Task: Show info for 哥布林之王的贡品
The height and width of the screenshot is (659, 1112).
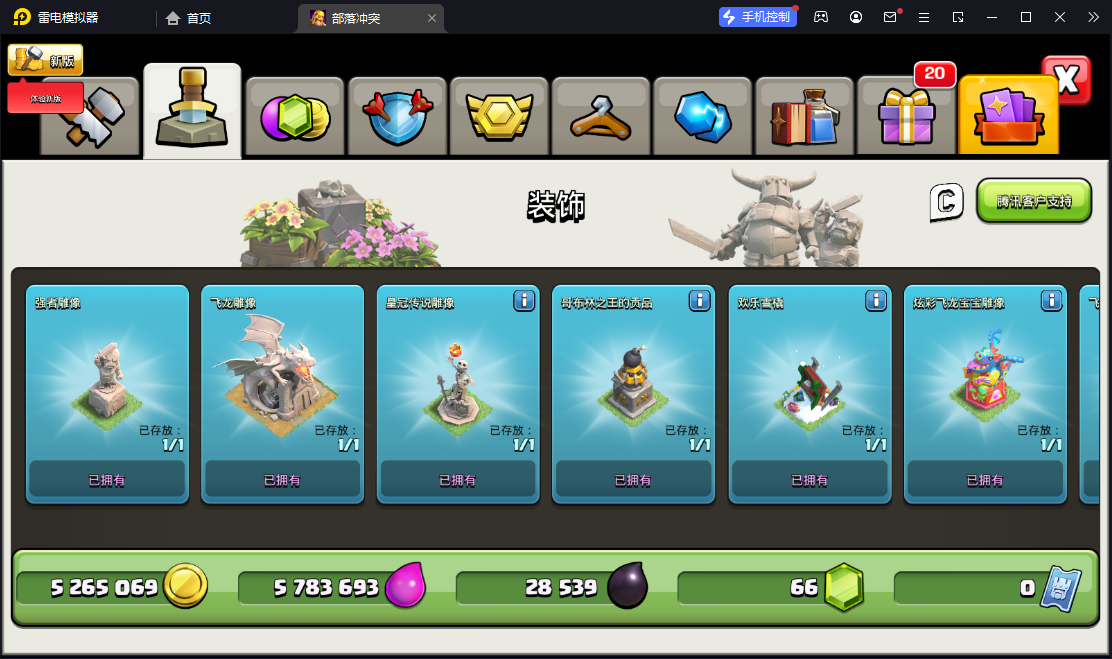Action: tap(700, 300)
